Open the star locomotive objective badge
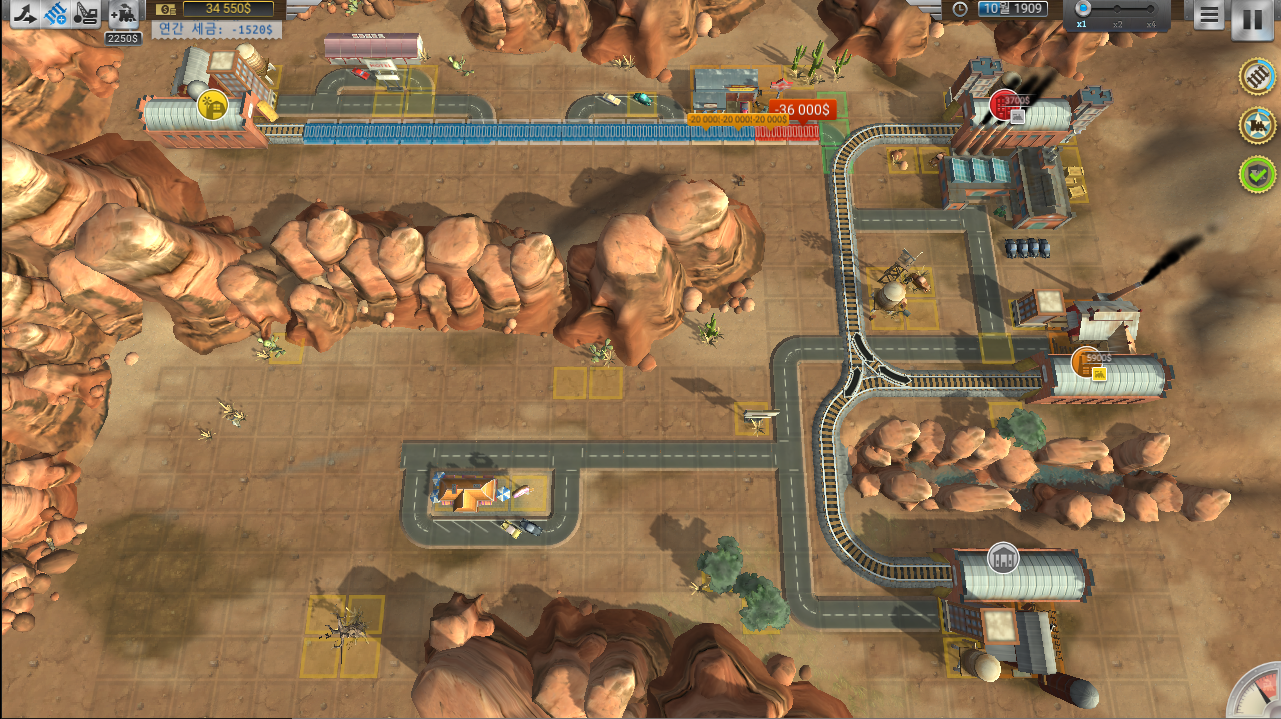 click(x=1256, y=125)
